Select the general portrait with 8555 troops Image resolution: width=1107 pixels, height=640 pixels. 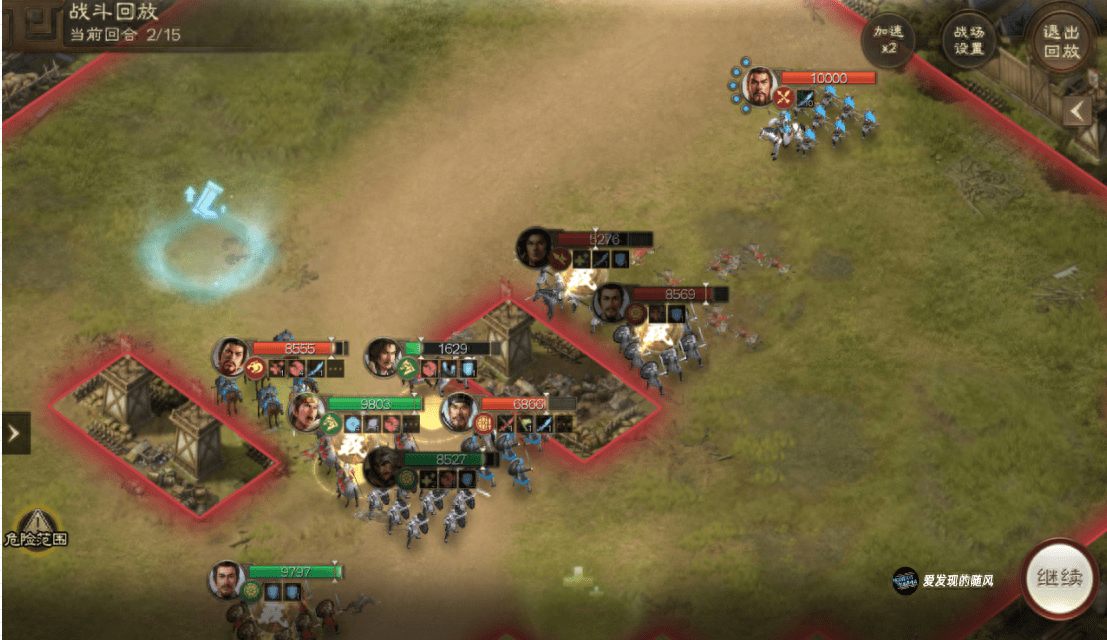(x=231, y=356)
